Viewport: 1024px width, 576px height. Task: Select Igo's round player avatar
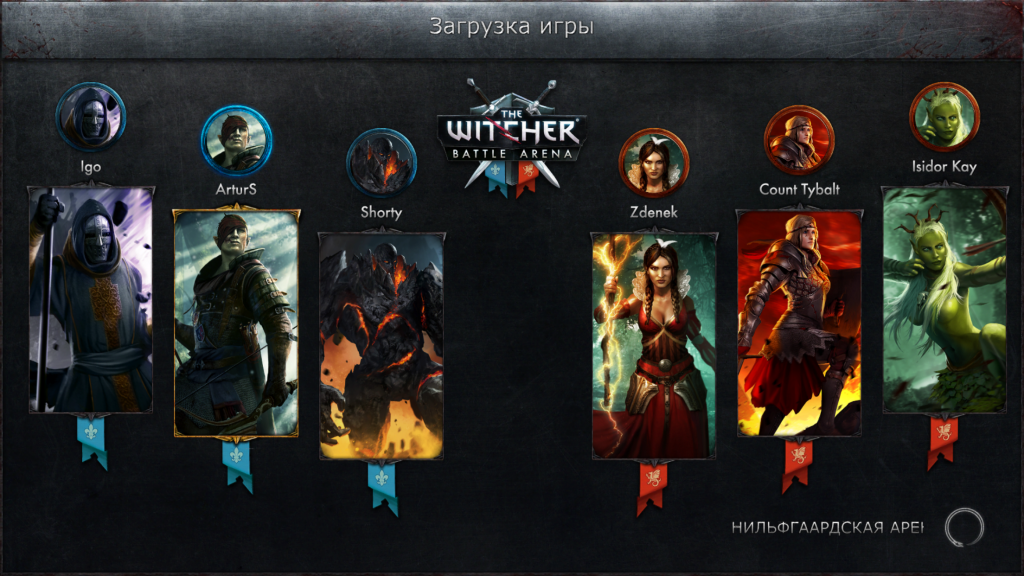pos(91,117)
